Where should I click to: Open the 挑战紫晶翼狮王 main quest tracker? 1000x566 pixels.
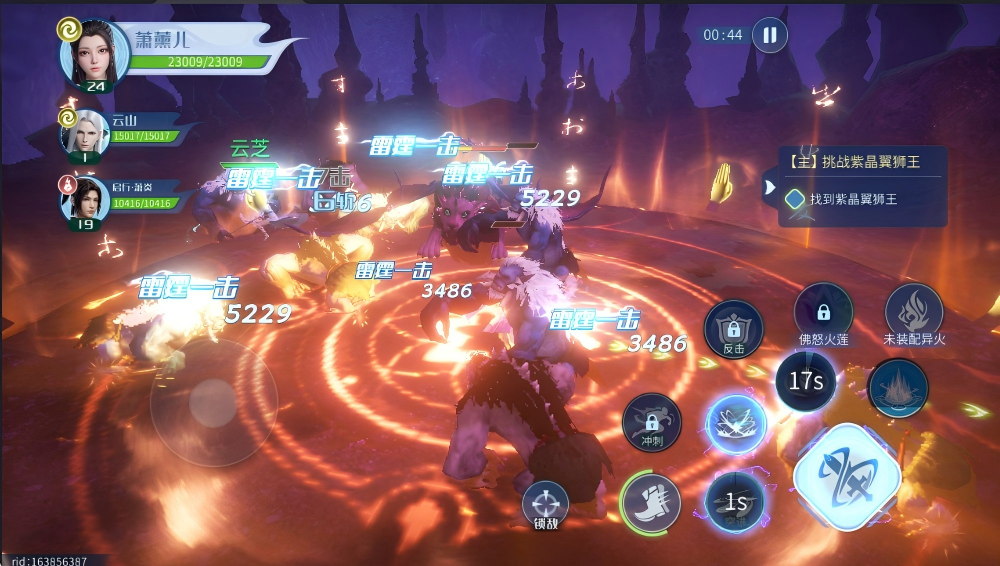[862, 161]
